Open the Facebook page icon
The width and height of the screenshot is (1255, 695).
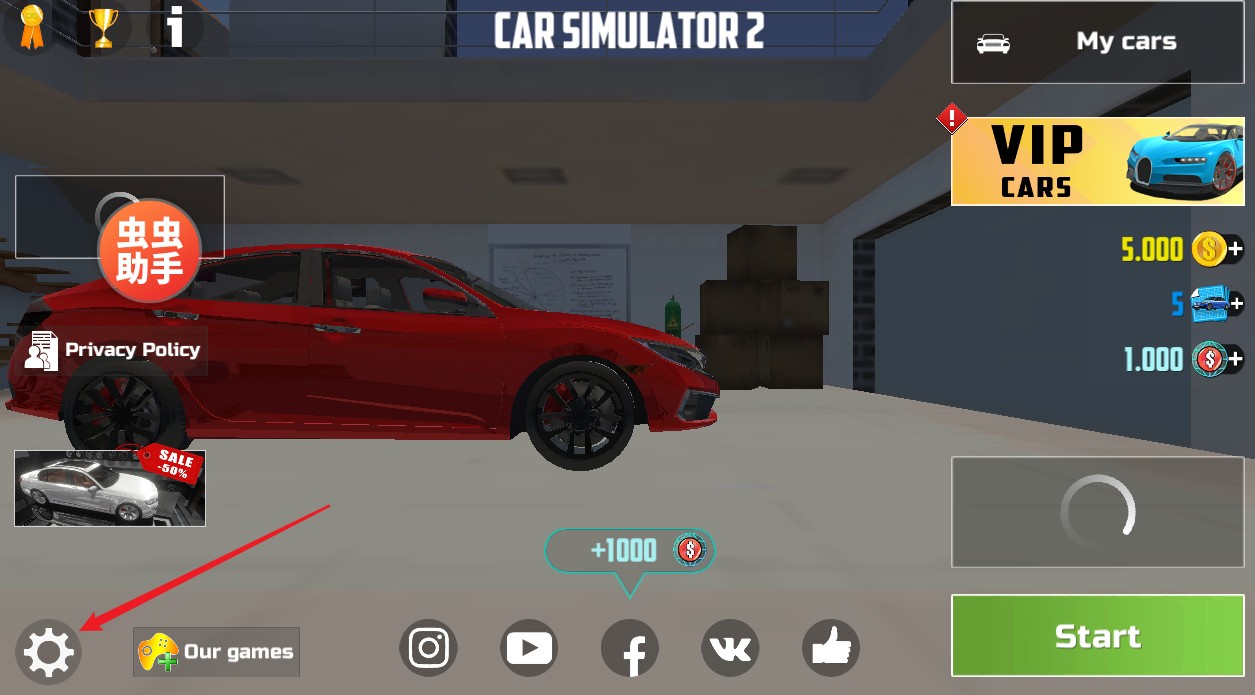click(x=630, y=649)
